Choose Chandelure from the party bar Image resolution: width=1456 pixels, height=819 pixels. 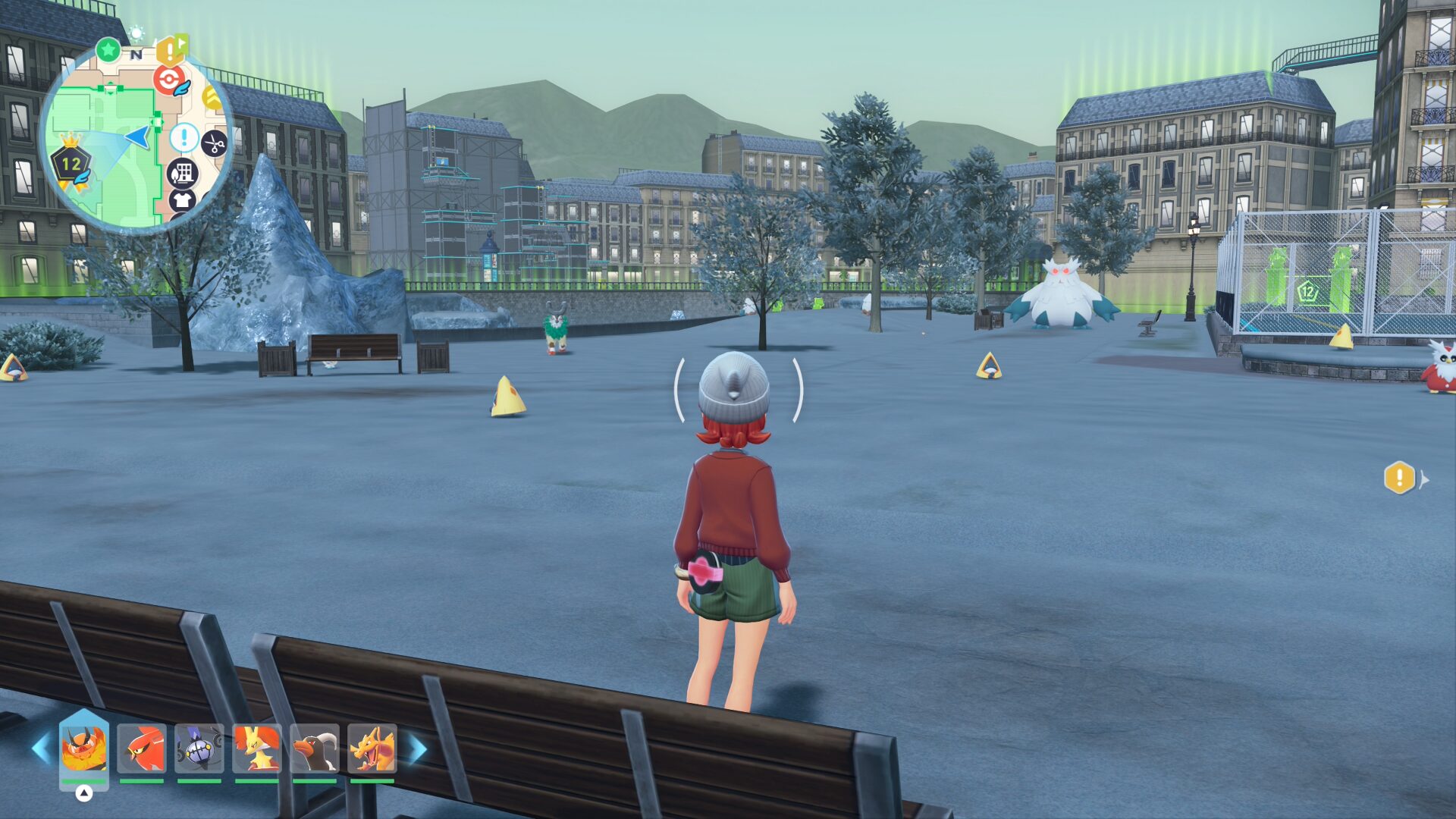pyautogui.click(x=199, y=748)
